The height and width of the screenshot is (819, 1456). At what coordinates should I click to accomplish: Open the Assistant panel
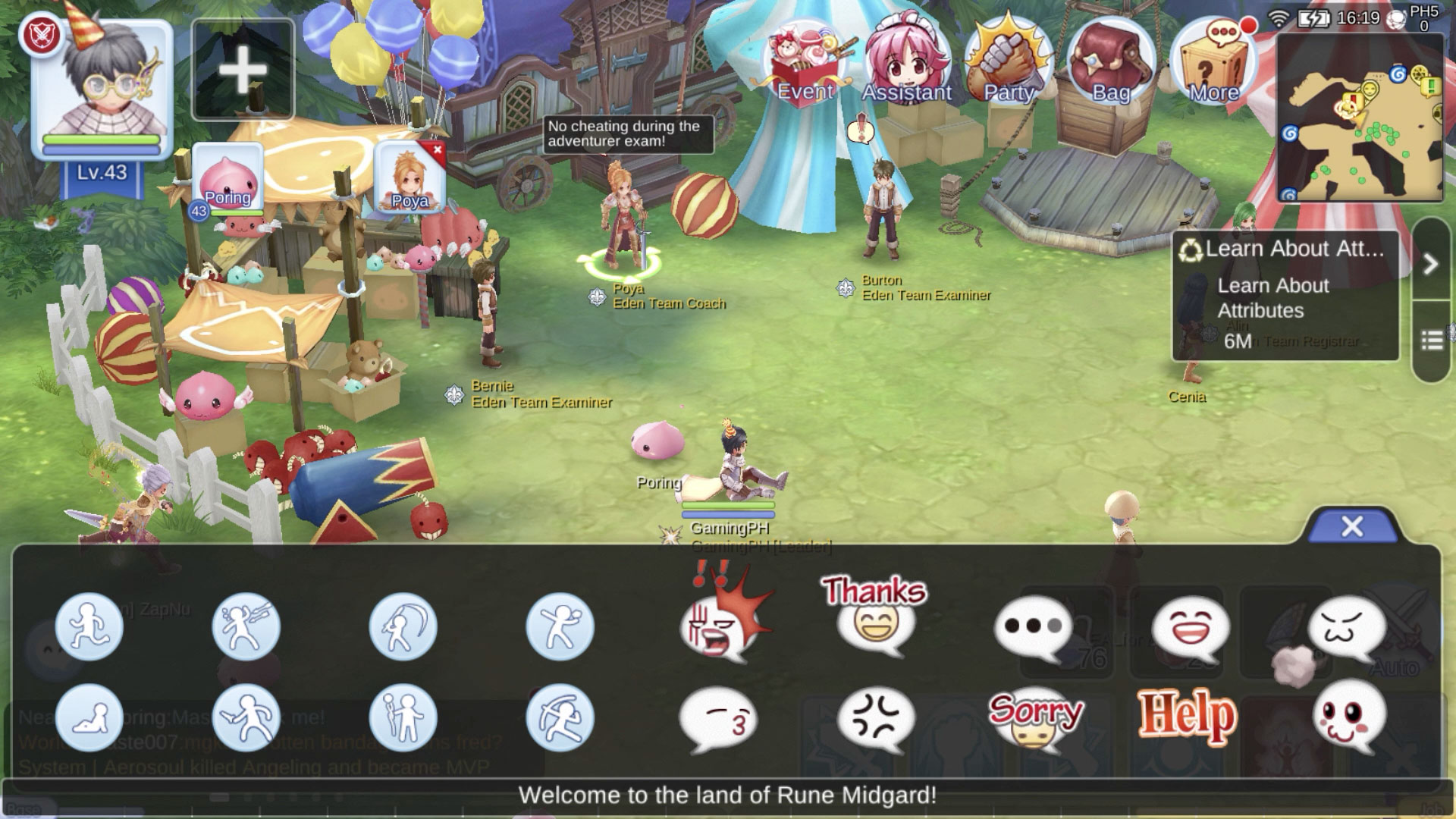(907, 57)
